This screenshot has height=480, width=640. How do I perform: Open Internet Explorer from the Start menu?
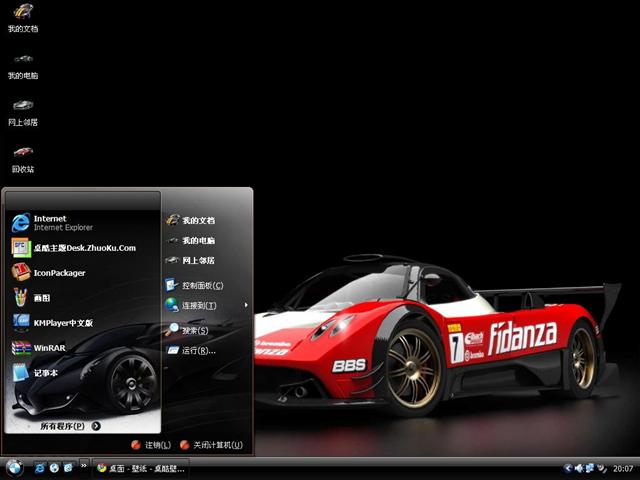pyautogui.click(x=49, y=222)
